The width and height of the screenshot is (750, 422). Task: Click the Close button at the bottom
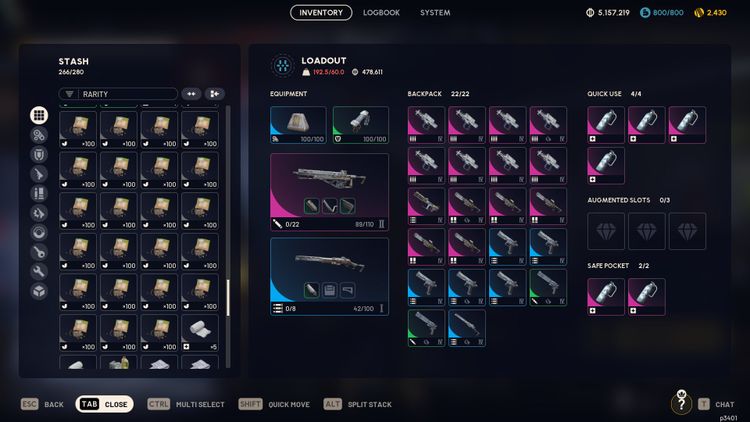104,404
